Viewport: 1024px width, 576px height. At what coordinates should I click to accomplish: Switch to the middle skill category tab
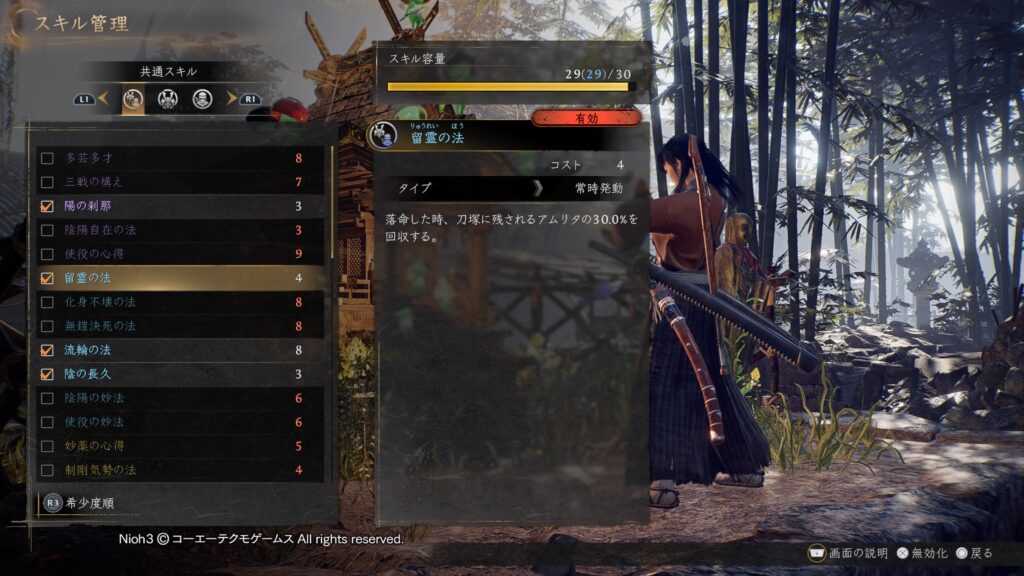(x=167, y=99)
